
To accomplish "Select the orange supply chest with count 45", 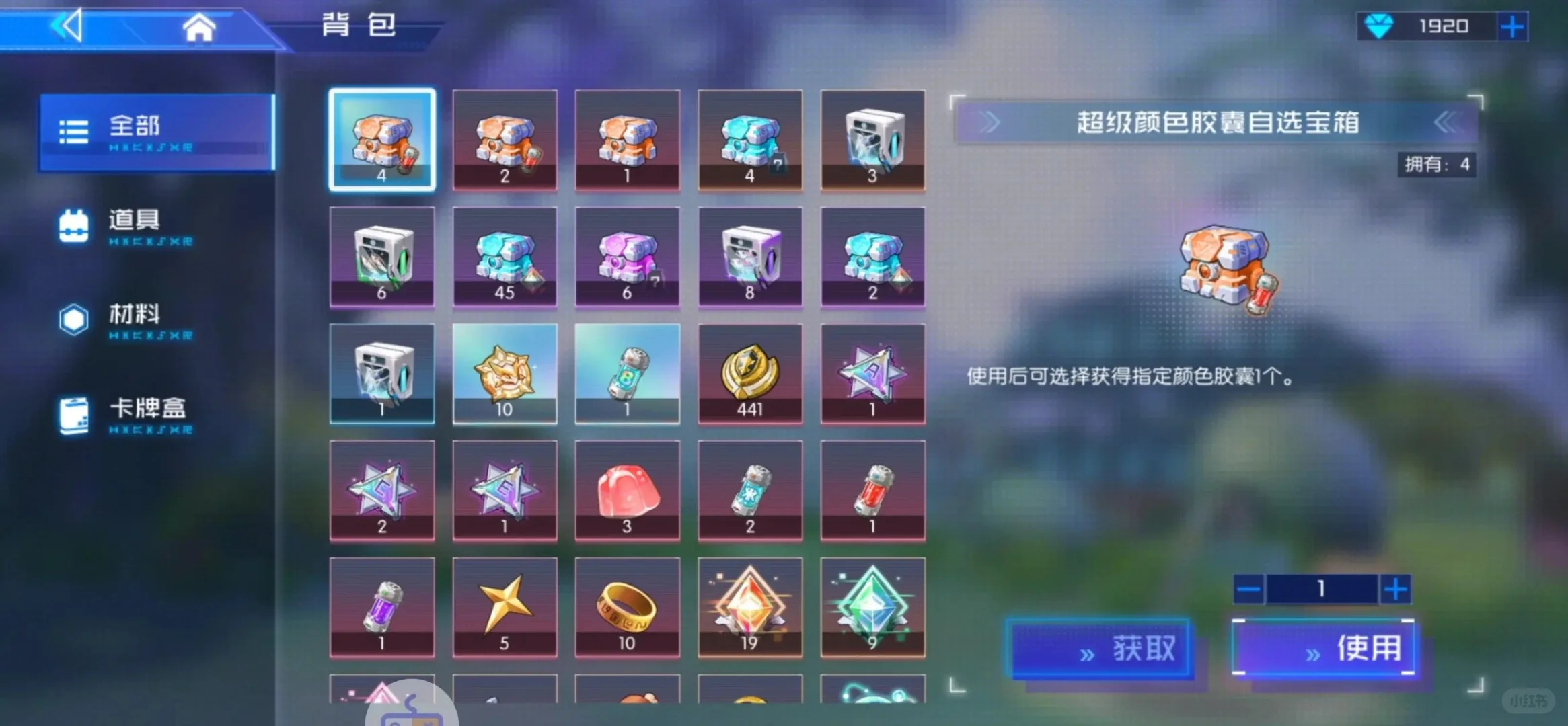I will coord(505,257).
